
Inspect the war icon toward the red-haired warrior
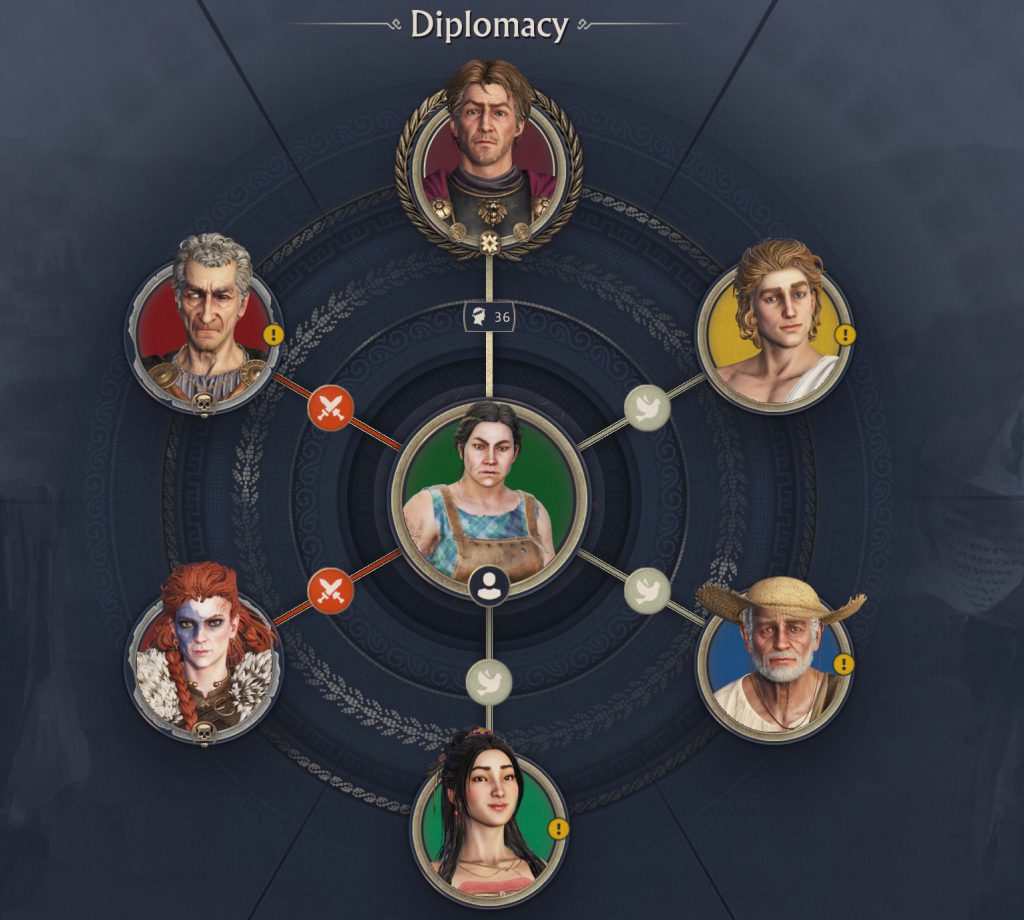point(331,591)
